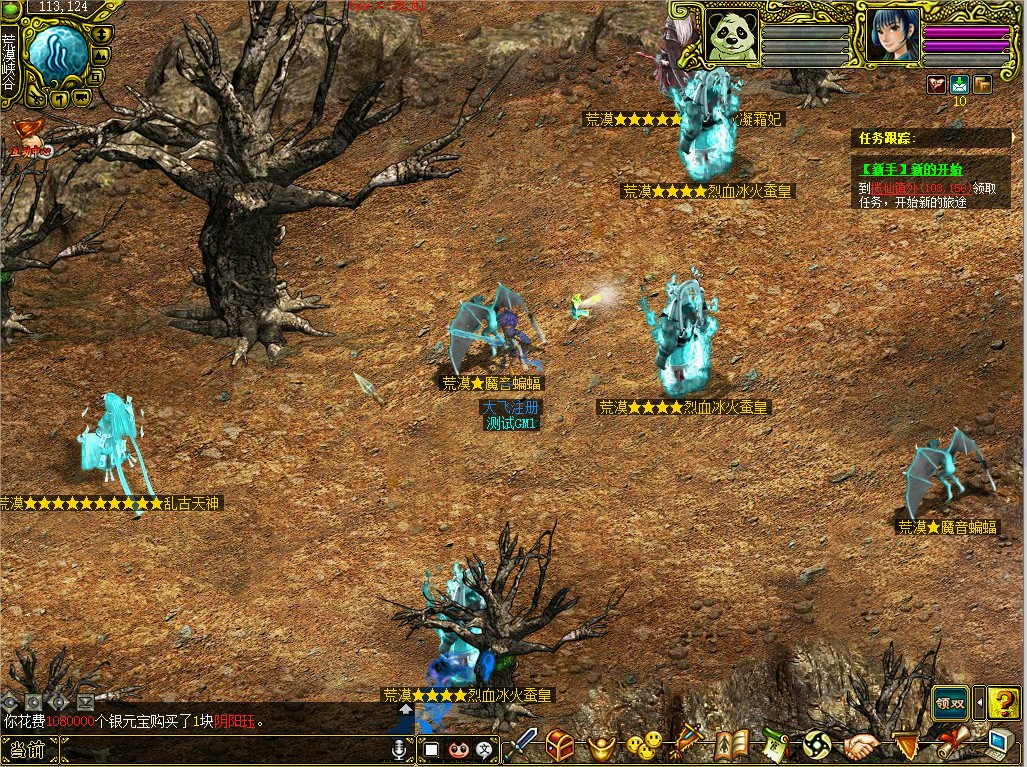Open the 互动中心 interaction center icon
This screenshot has height=767, width=1027.
27,133
